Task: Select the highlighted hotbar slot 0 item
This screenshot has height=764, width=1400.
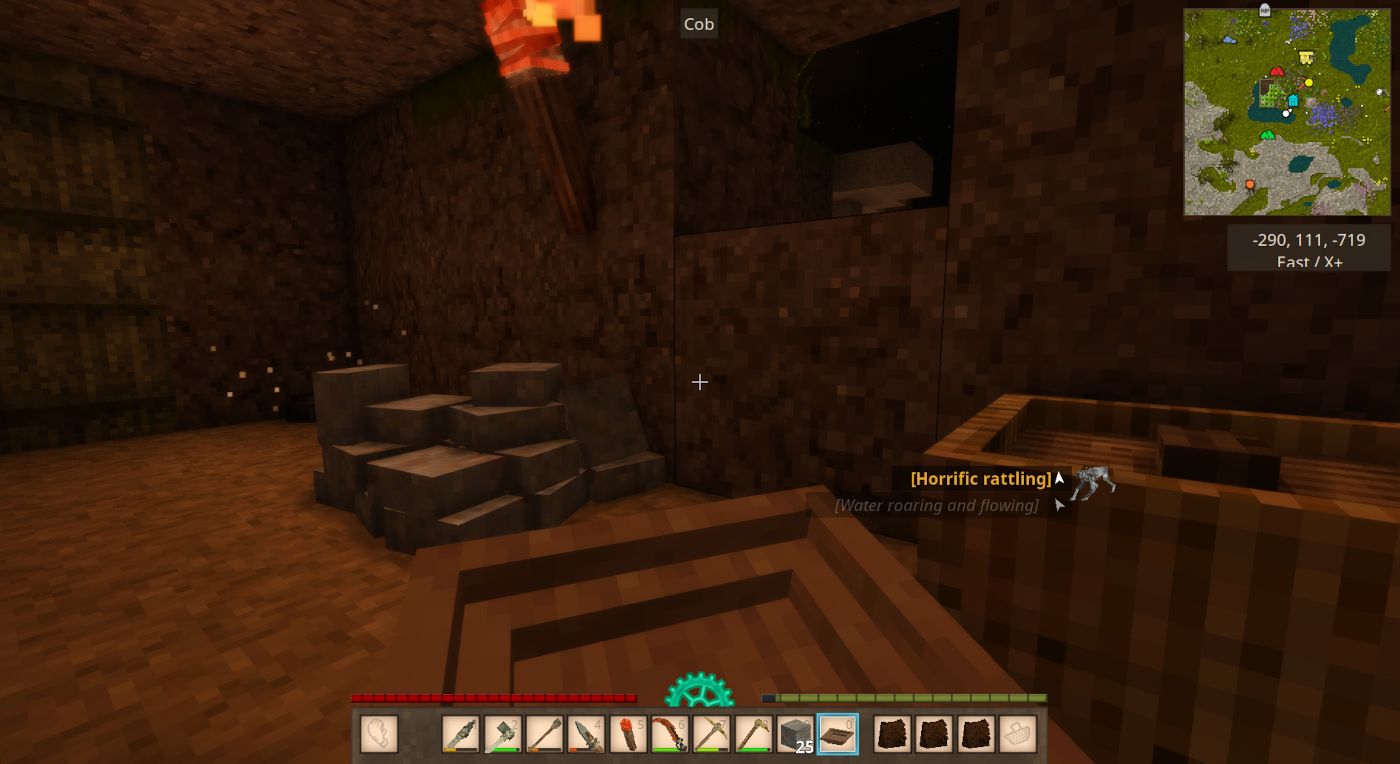Action: tap(837, 734)
